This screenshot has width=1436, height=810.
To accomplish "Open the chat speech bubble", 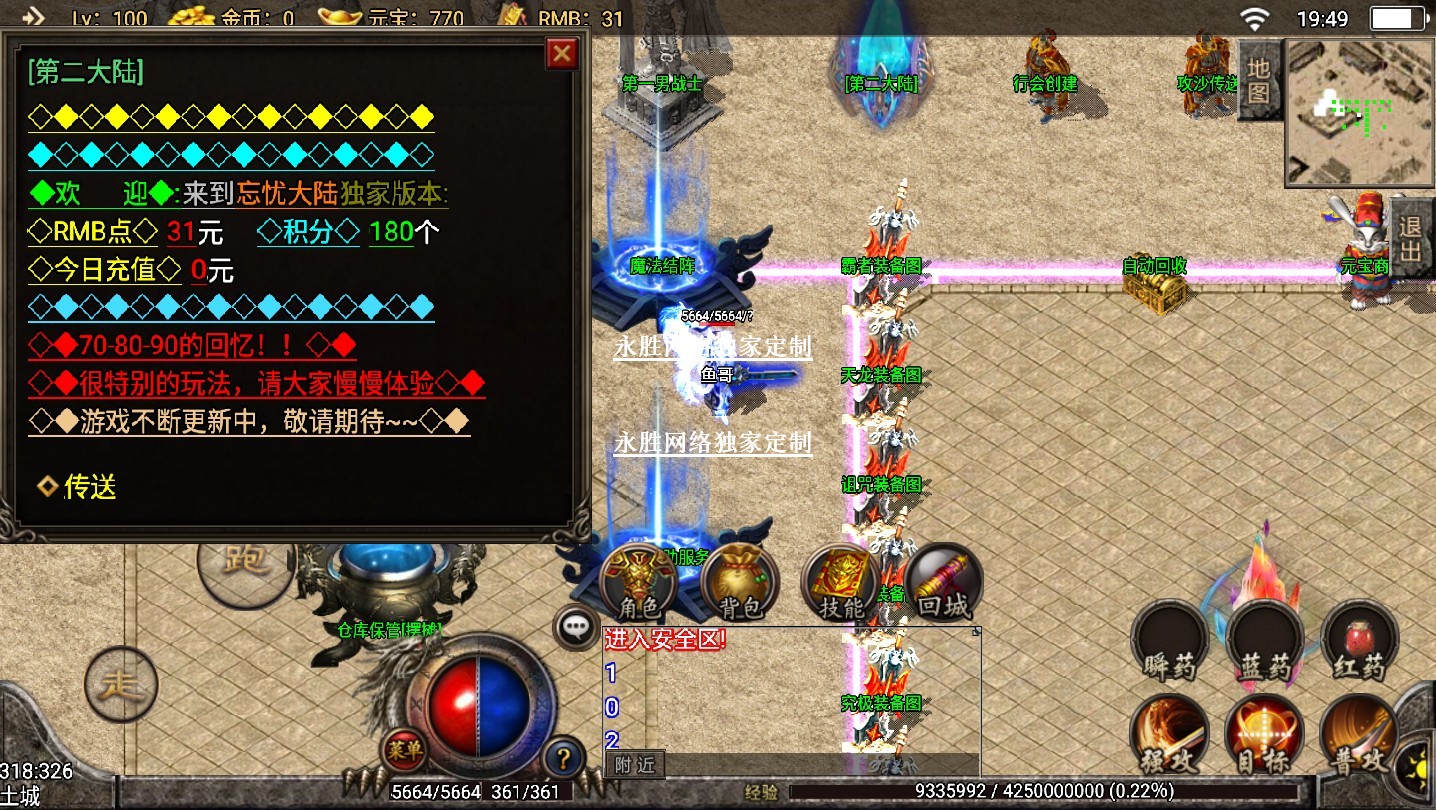I will click(575, 627).
